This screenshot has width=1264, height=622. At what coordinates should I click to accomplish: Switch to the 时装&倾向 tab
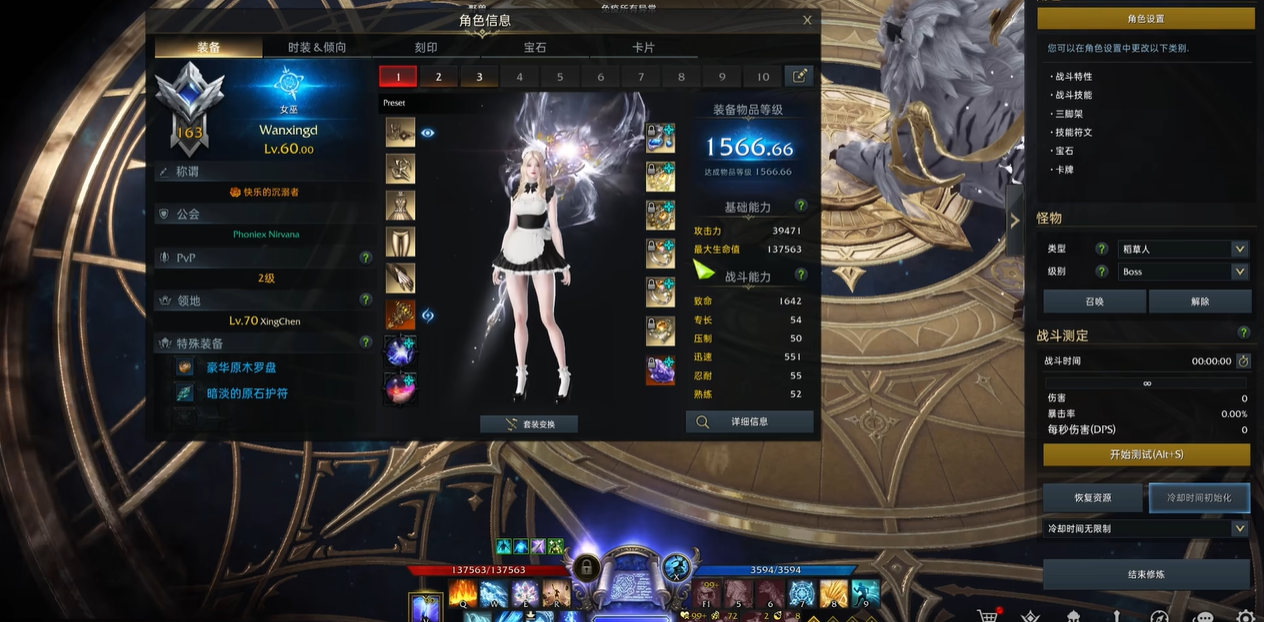coord(317,47)
